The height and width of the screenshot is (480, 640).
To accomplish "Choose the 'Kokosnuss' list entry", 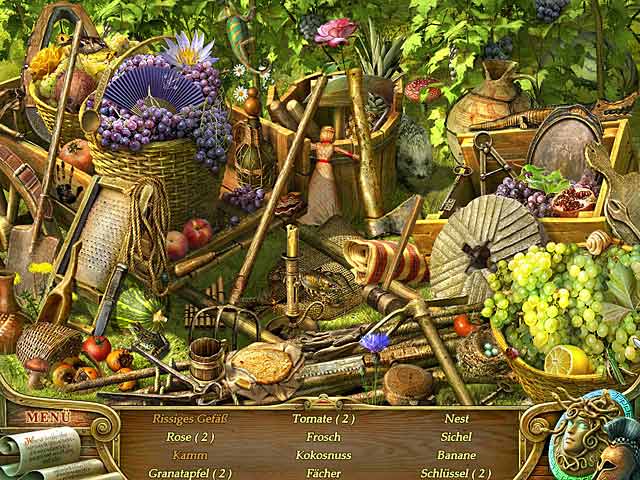I will 323,455.
